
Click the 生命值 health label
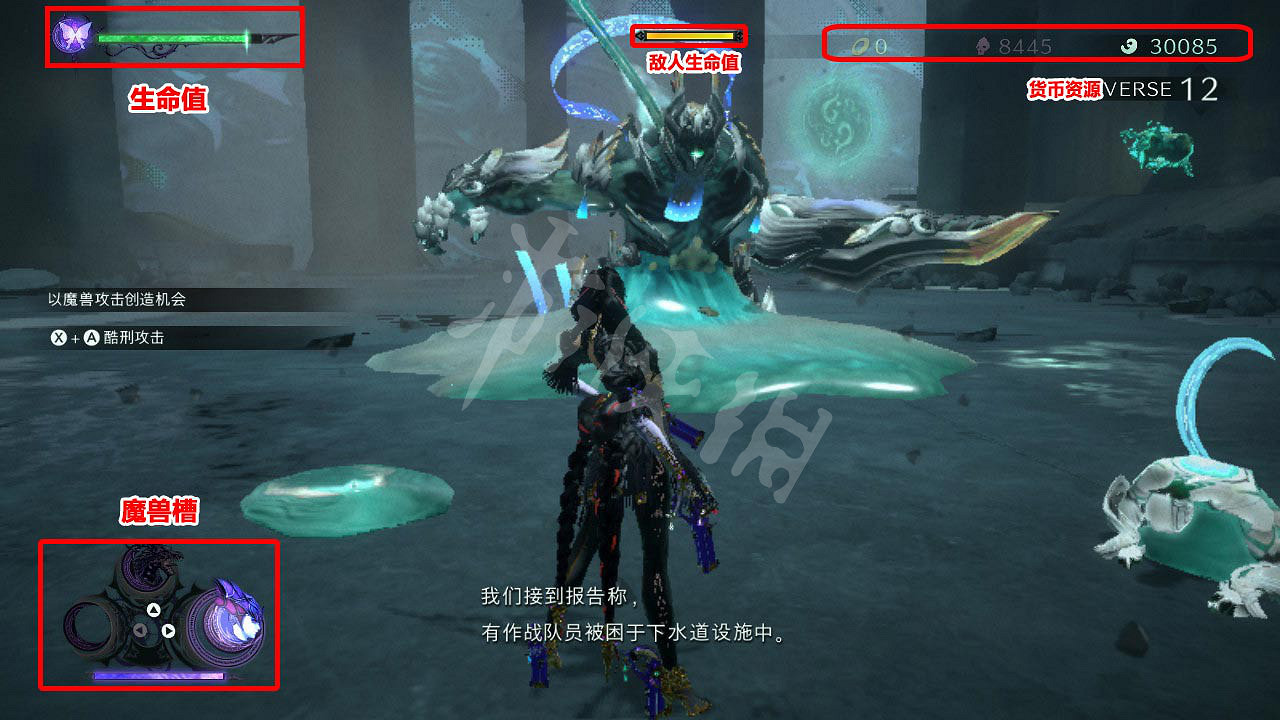click(x=169, y=98)
